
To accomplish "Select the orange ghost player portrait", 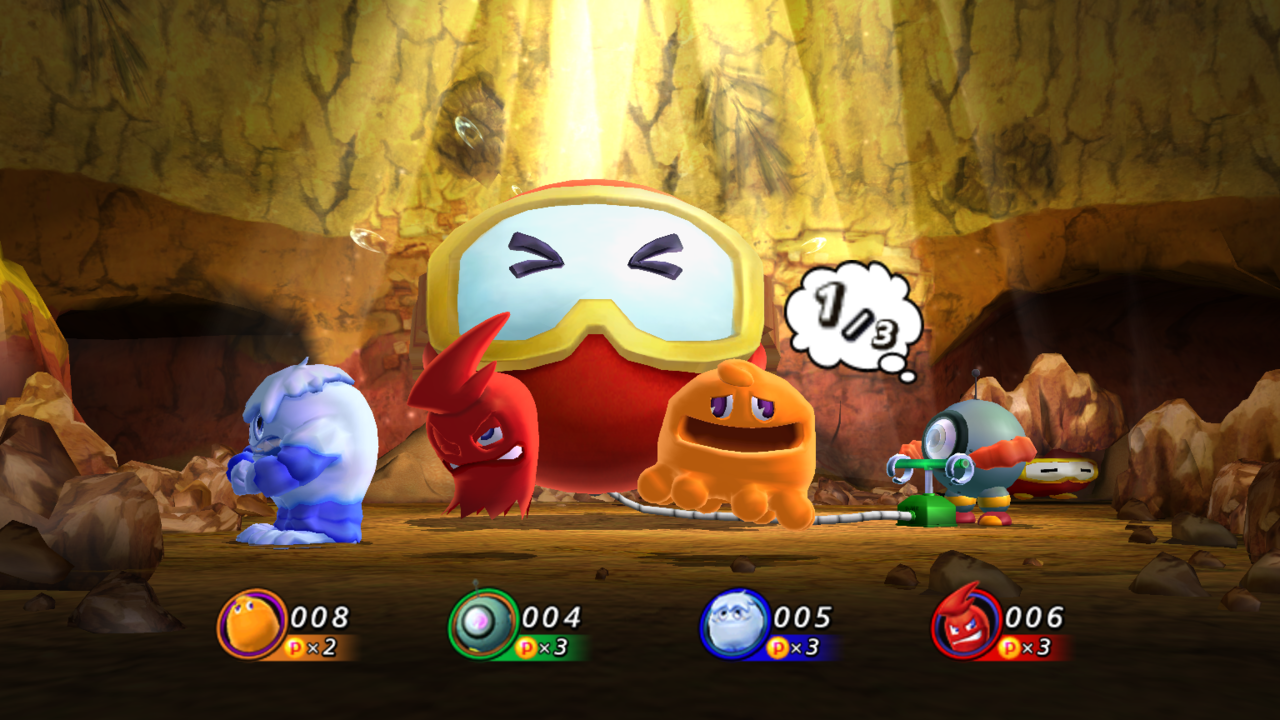I will [x=251, y=624].
